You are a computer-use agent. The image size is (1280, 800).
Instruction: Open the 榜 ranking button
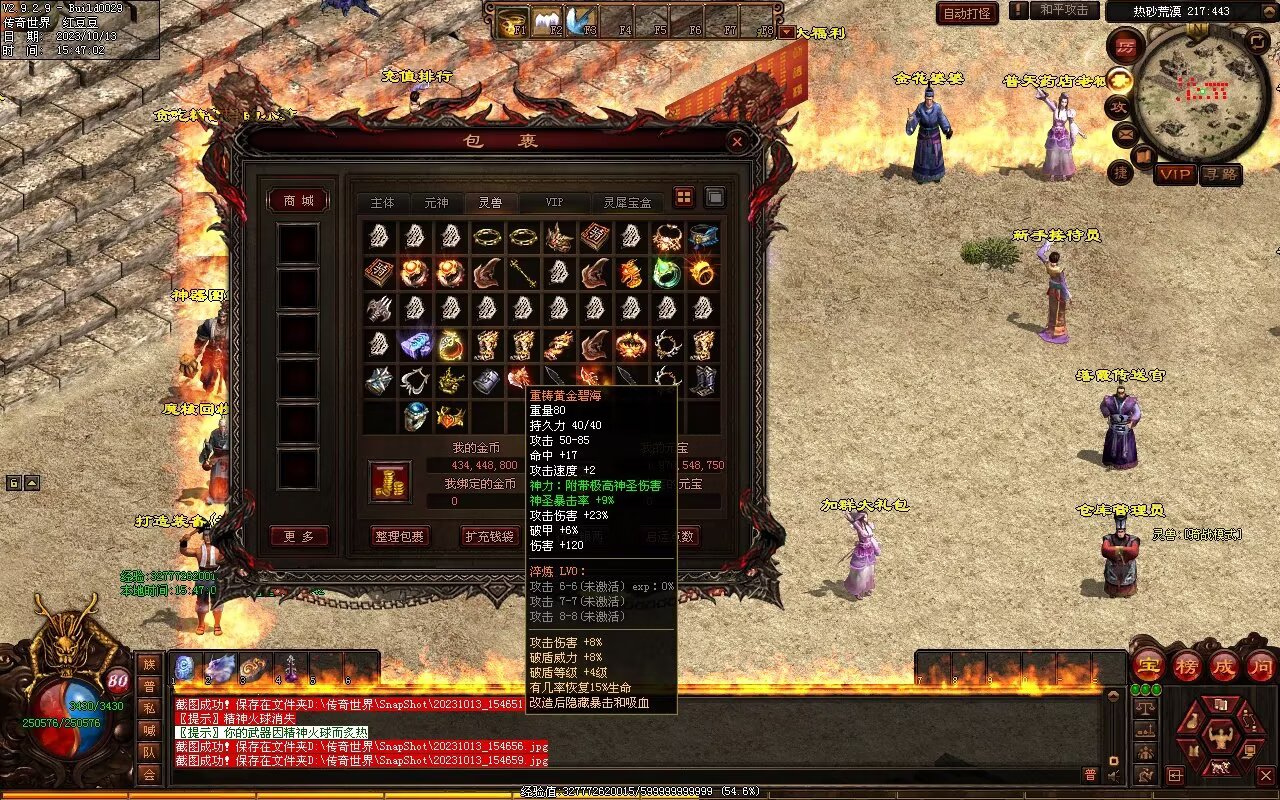(1187, 665)
